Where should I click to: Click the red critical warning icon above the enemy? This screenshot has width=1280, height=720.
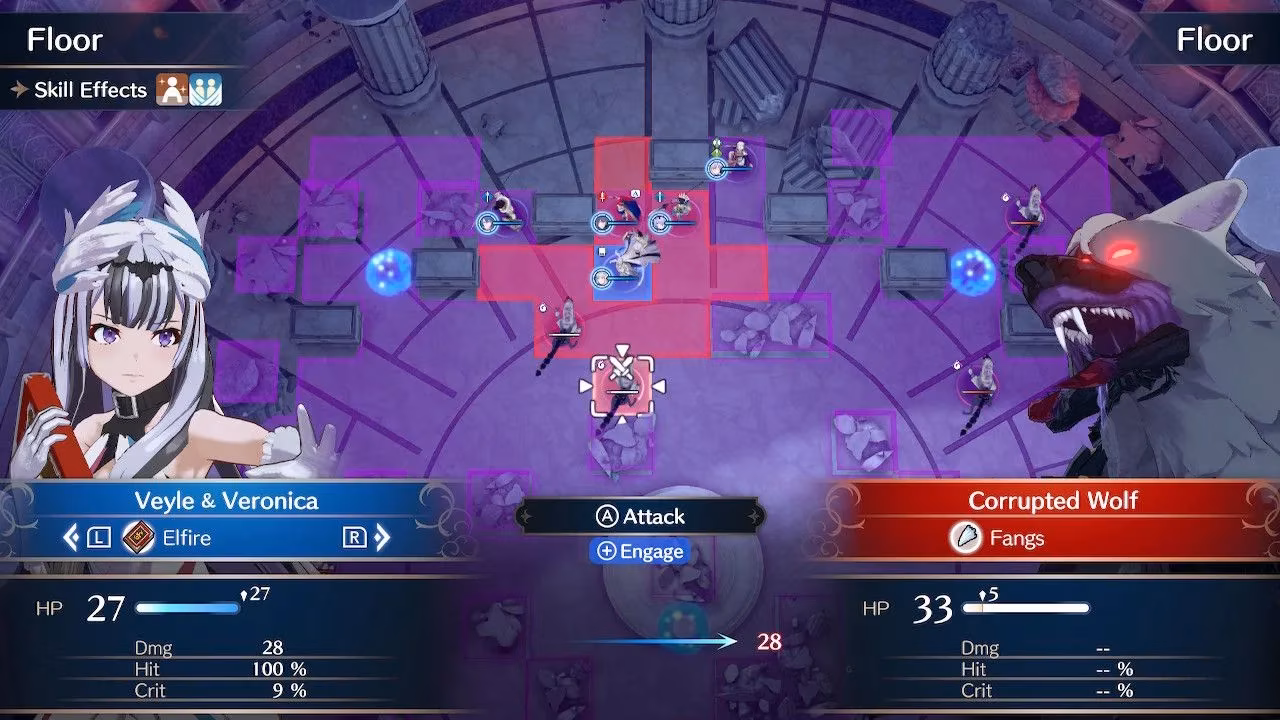[602, 197]
